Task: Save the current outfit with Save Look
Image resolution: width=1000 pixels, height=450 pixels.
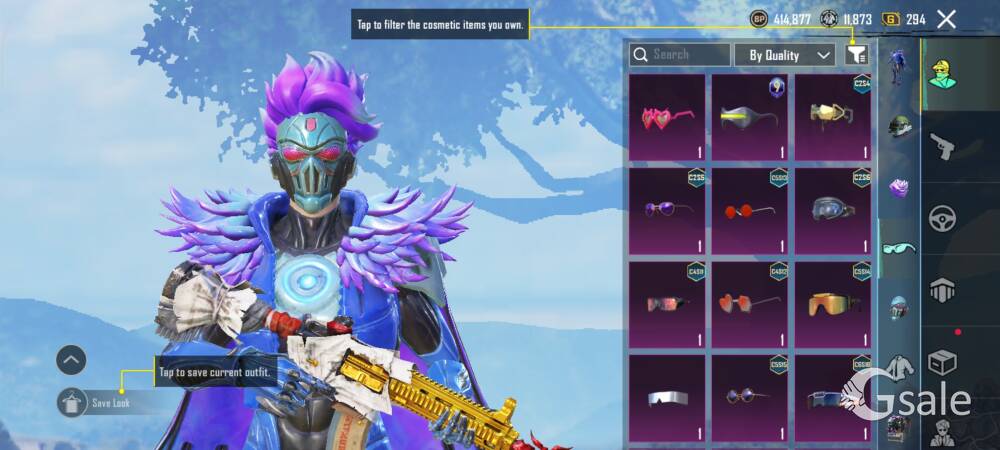Action: tap(110, 402)
